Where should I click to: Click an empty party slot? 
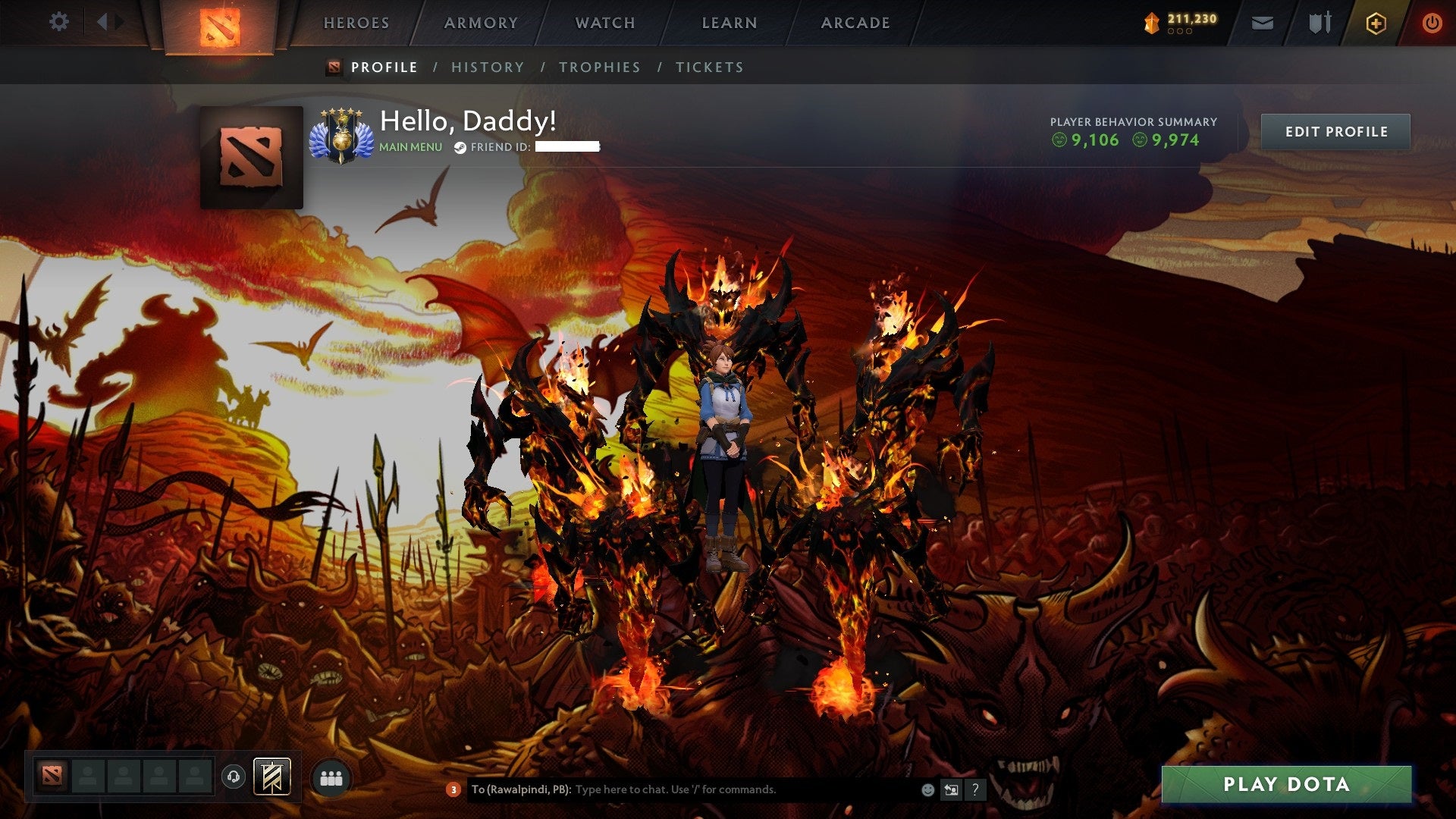[x=87, y=777]
